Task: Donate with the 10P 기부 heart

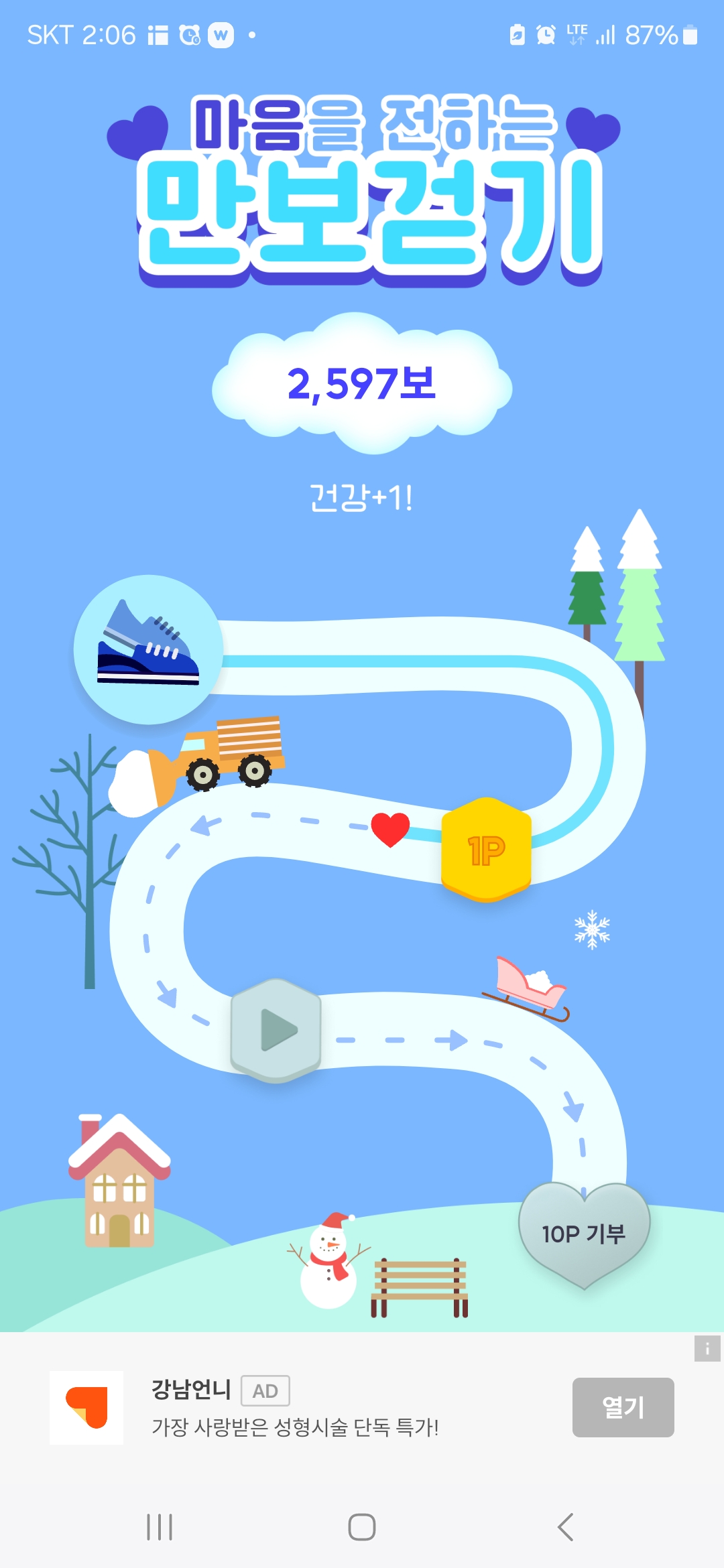Action: (x=584, y=1233)
